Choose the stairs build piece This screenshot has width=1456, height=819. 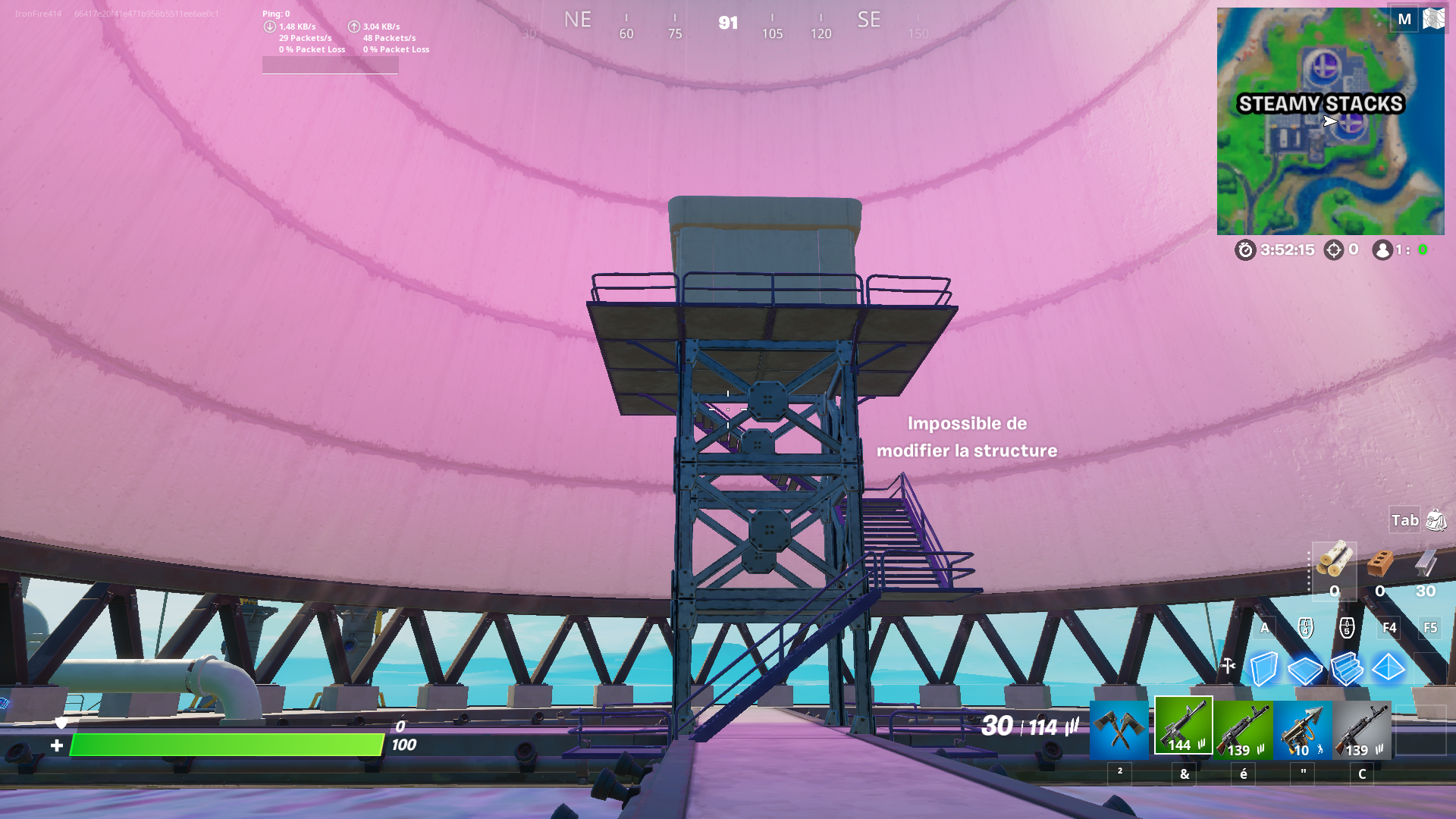pos(1349,667)
